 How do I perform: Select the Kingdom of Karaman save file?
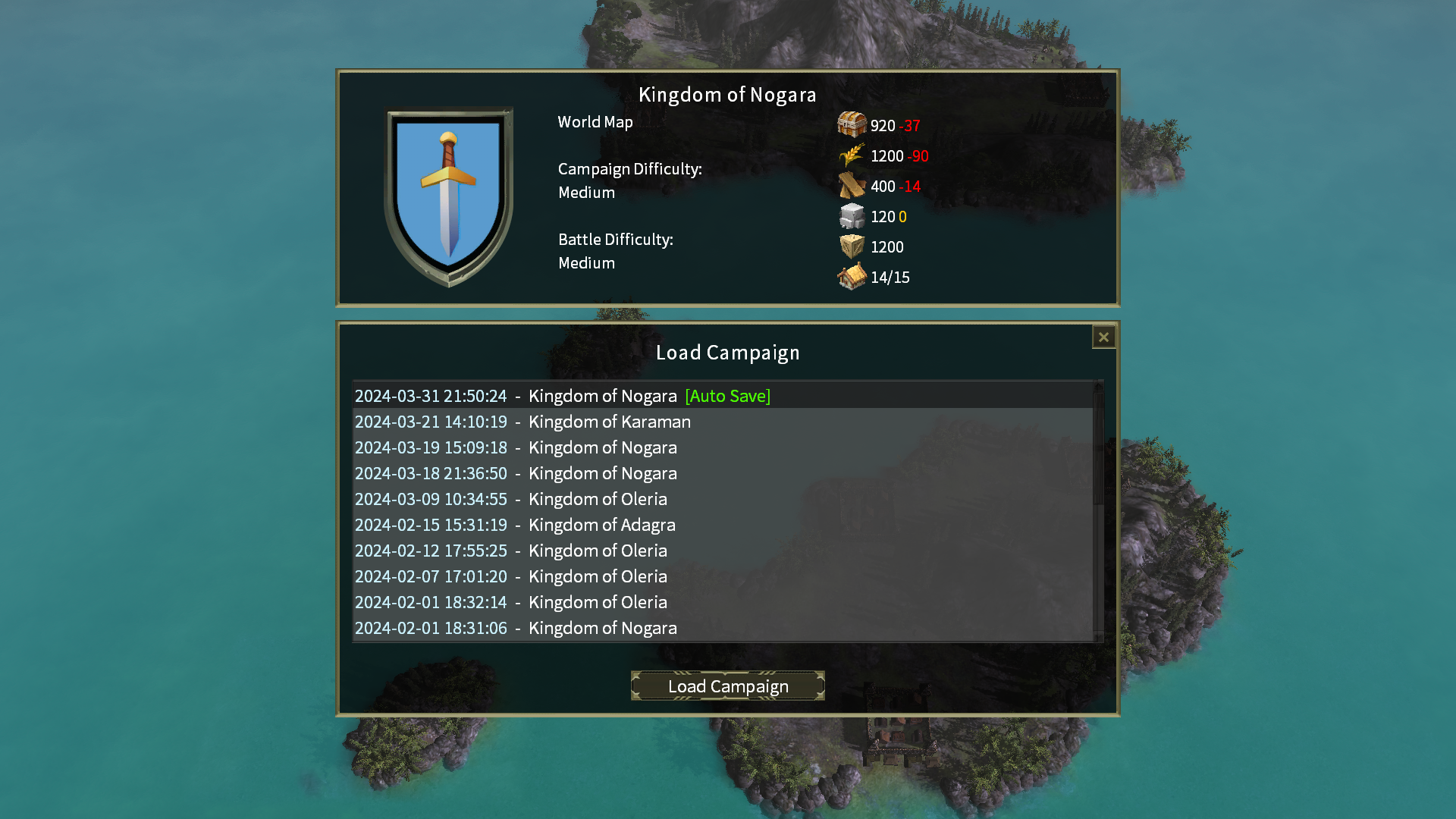click(522, 422)
